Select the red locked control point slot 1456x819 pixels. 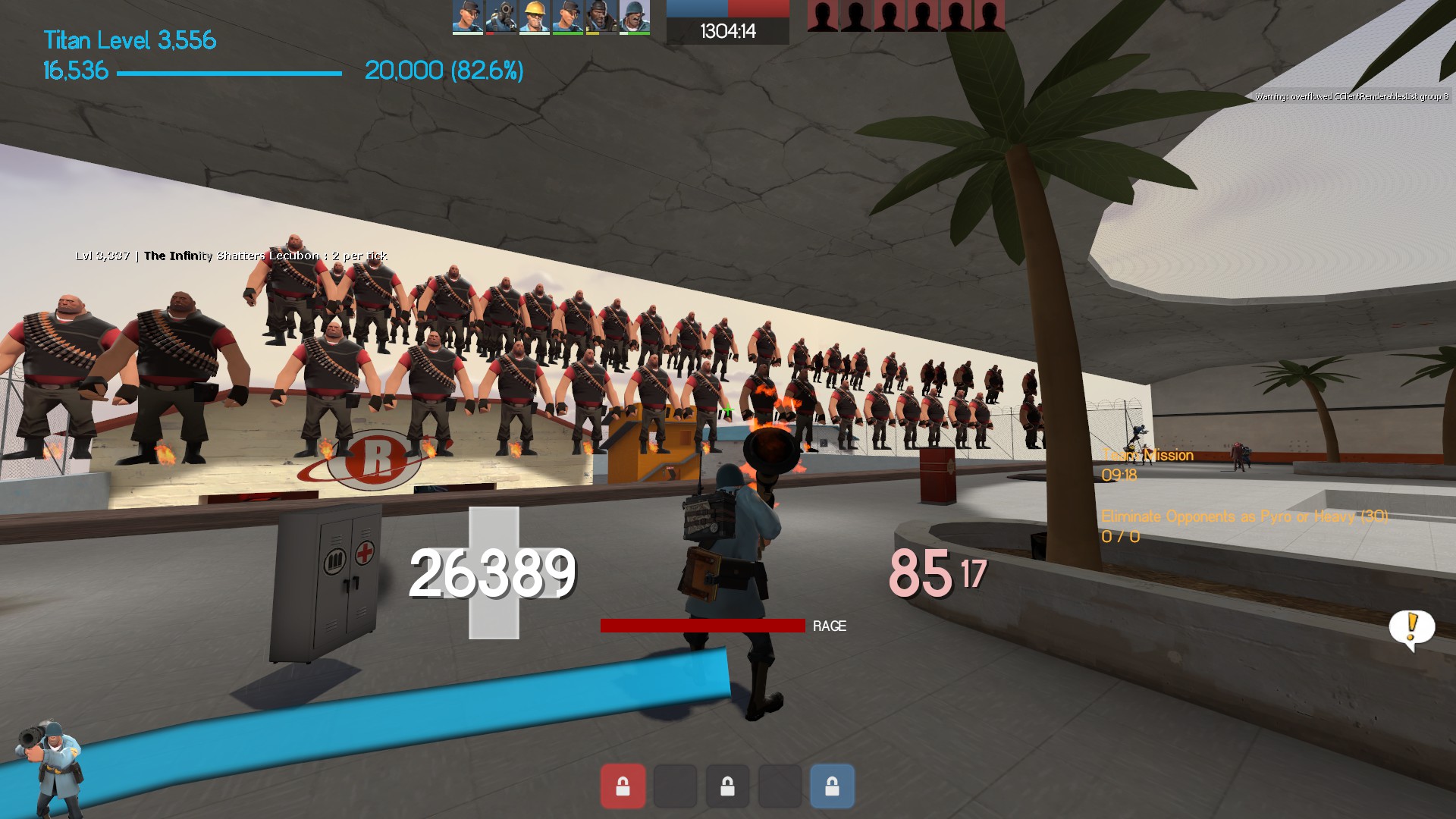tap(623, 786)
